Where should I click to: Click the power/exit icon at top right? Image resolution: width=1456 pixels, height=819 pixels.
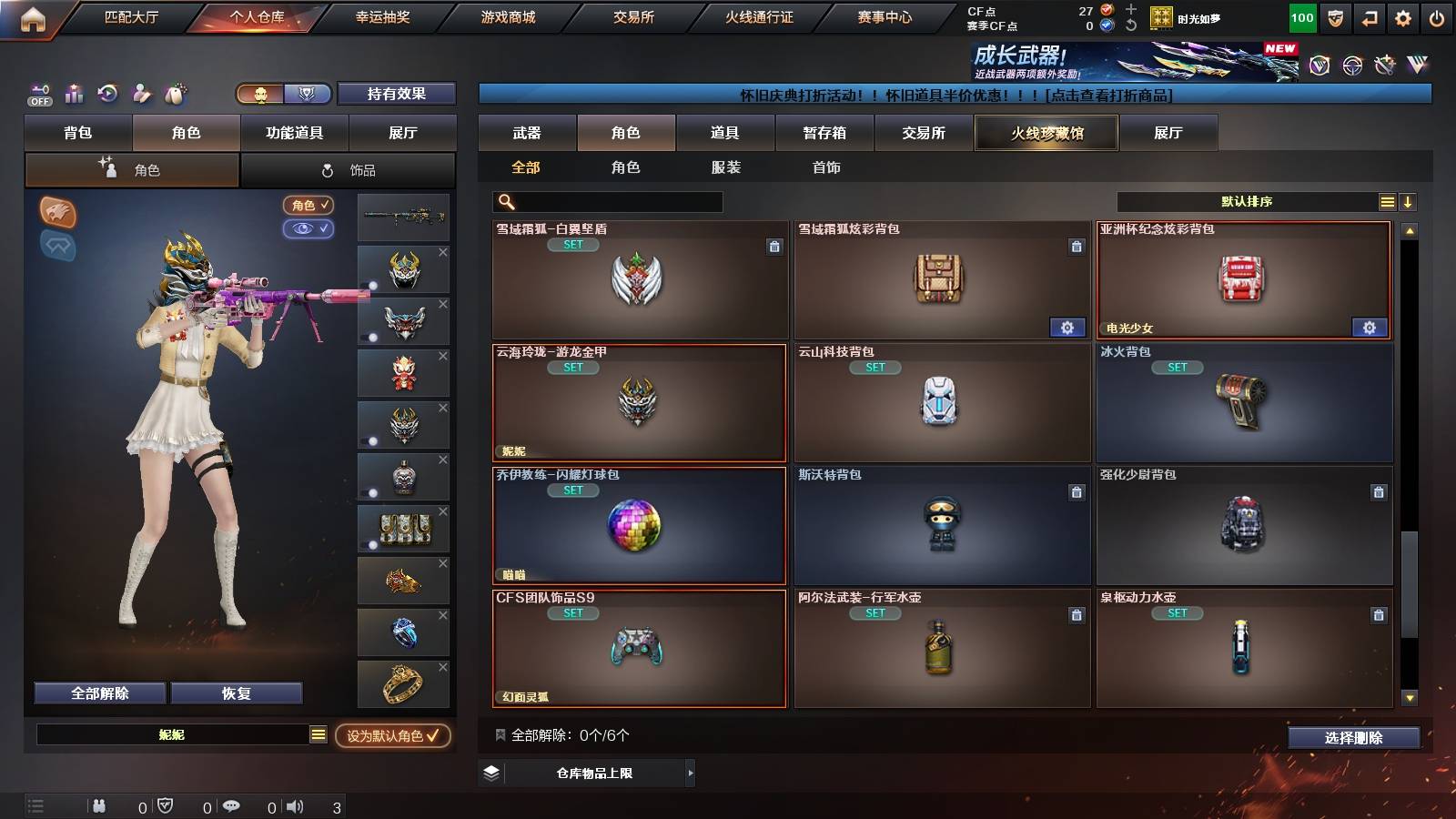click(1438, 15)
